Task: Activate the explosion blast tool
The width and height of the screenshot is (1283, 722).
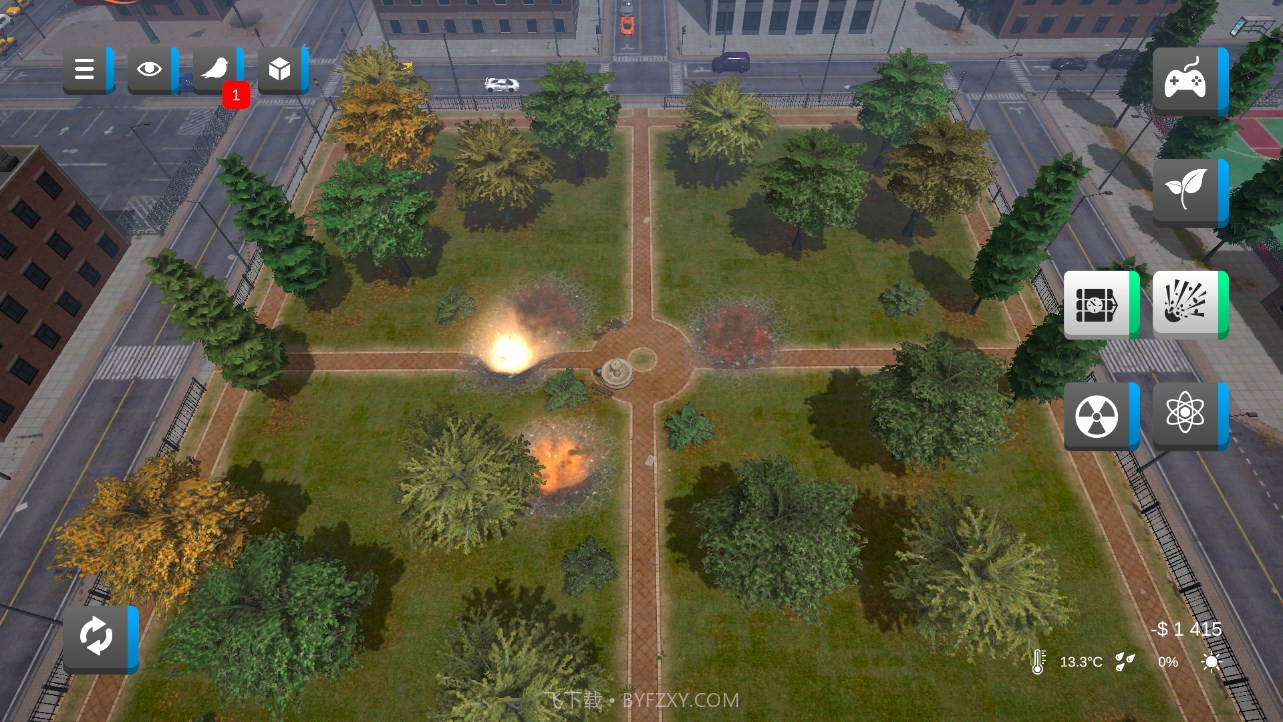Action: (1187, 304)
